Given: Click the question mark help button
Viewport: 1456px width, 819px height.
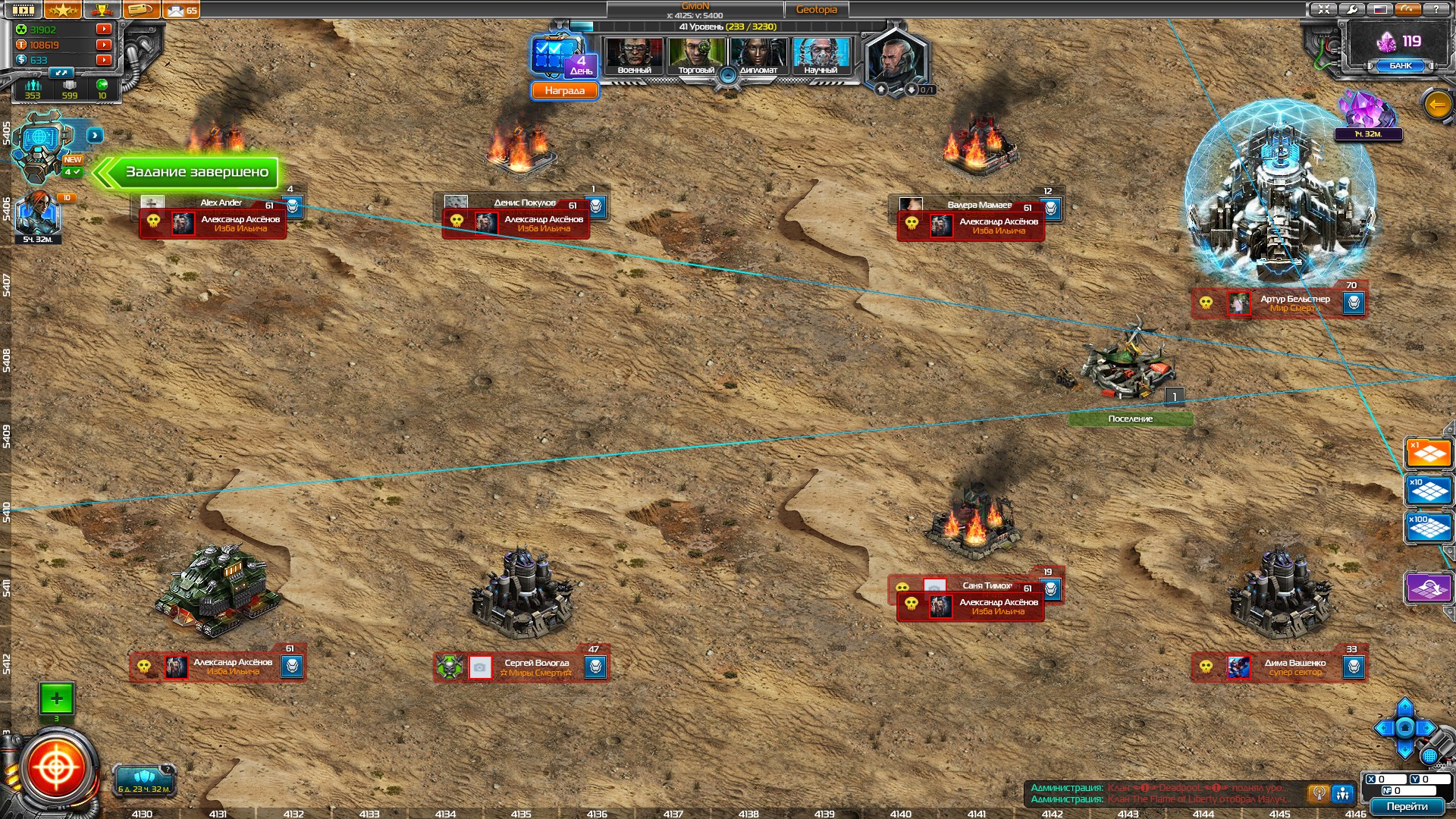Looking at the screenshot, I should 1436,9.
